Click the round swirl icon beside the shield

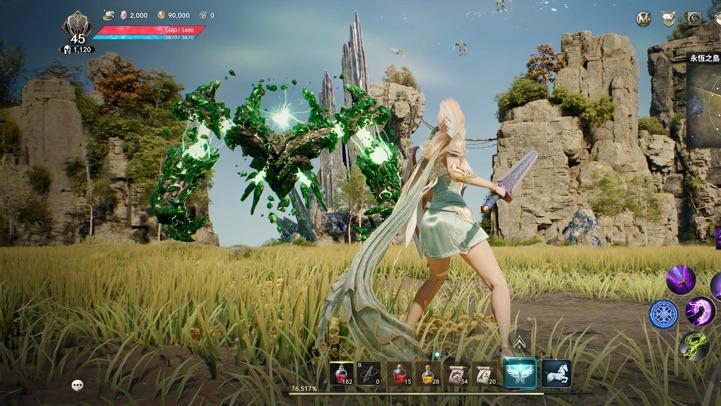693,18
